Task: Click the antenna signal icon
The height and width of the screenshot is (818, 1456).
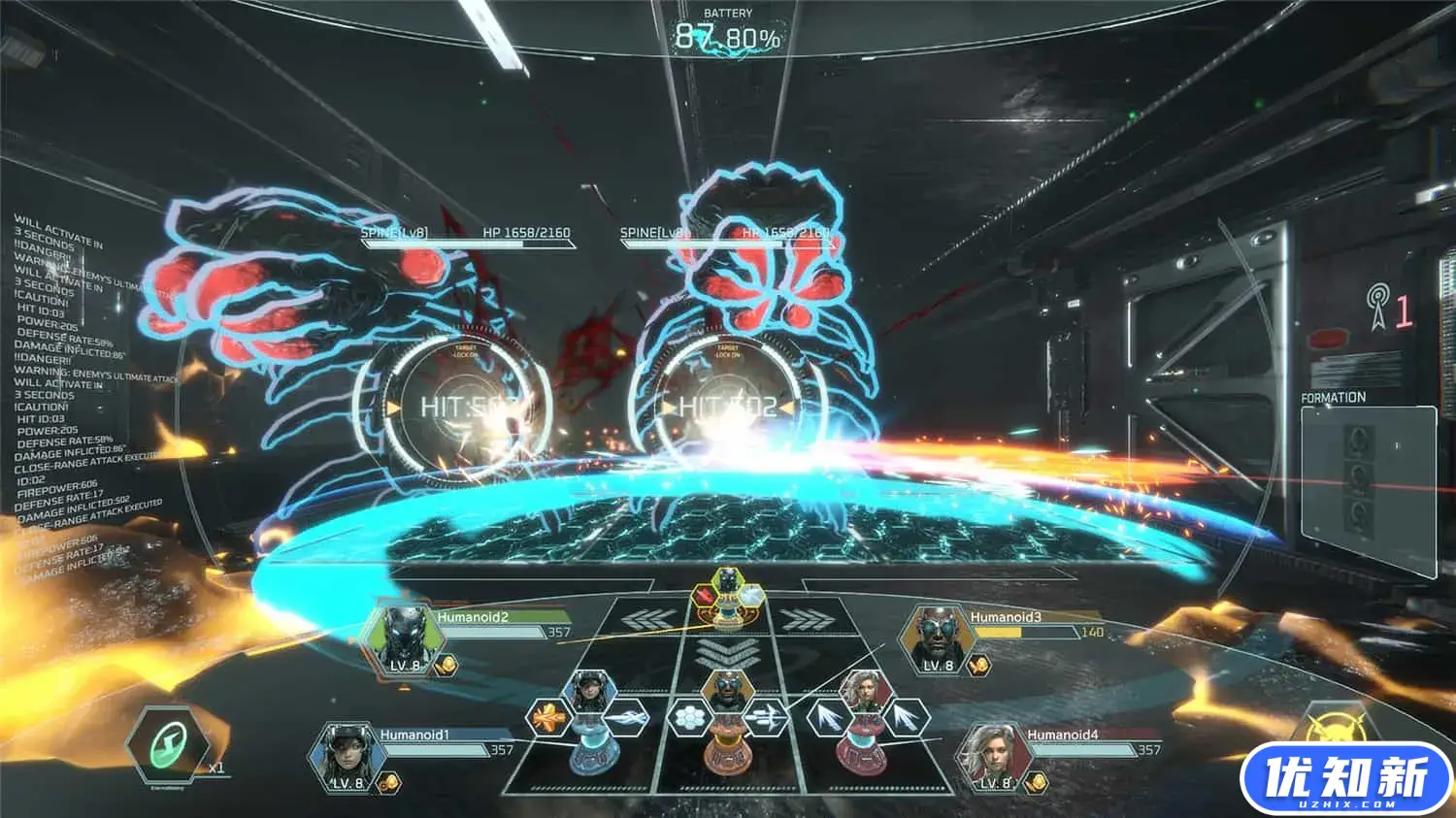Action: point(1377,305)
